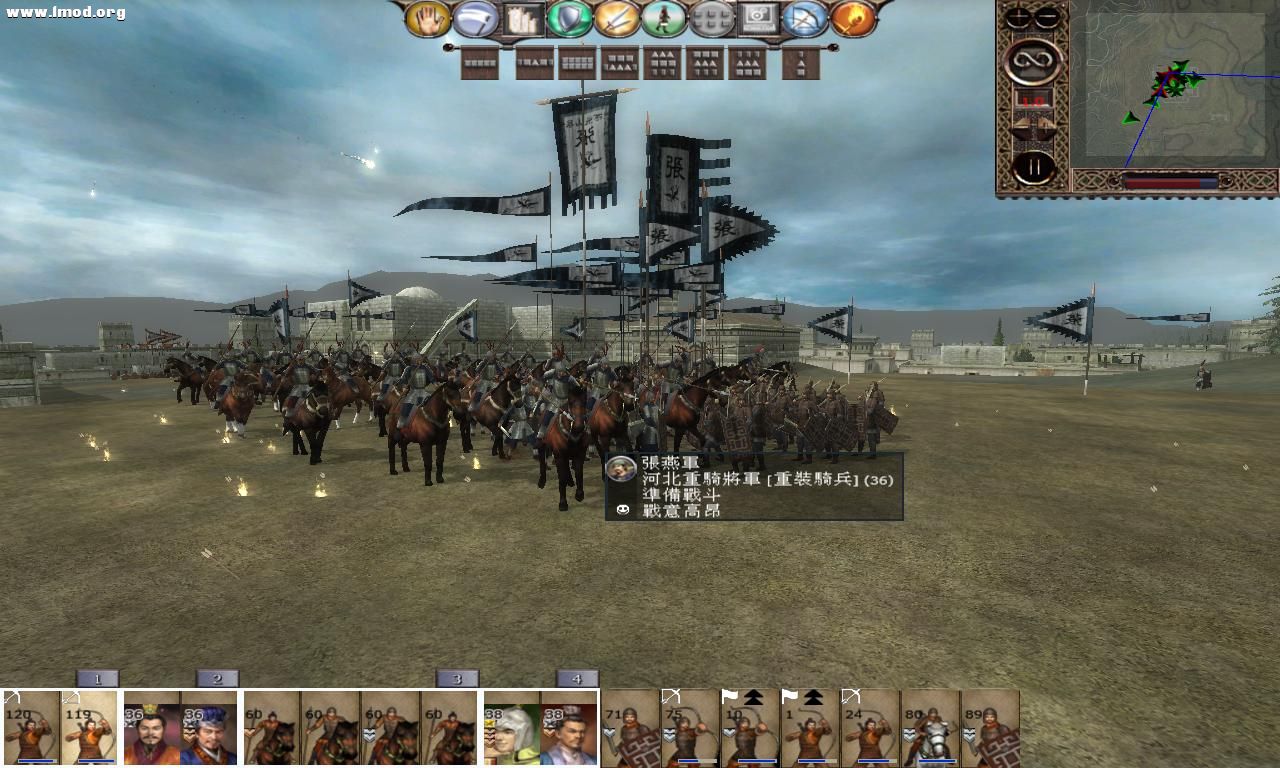Click the crossed swords attack icon
Screen dimensions: 1280x768
tap(617, 18)
